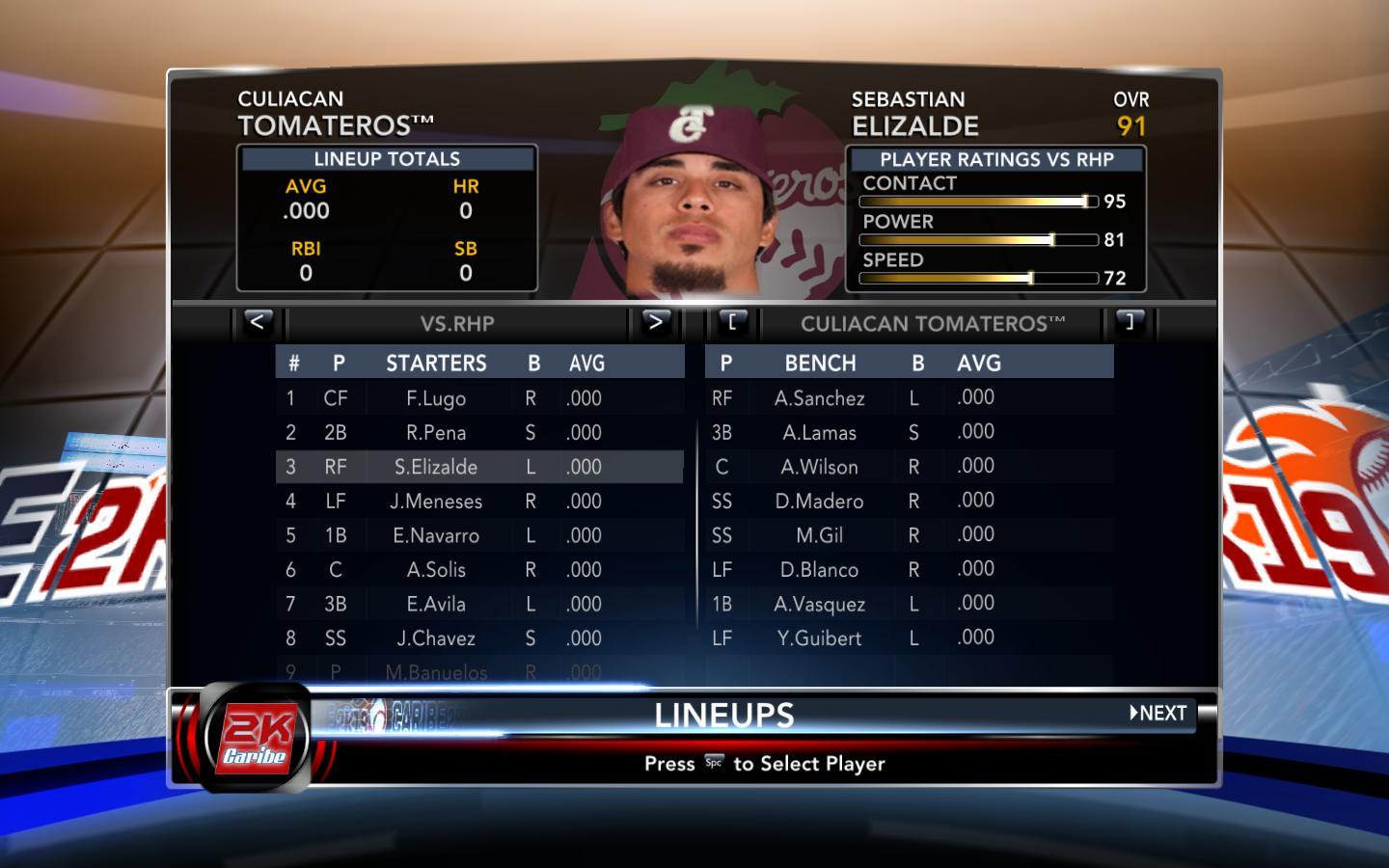Select third baseman E.Avila

tap(436, 604)
